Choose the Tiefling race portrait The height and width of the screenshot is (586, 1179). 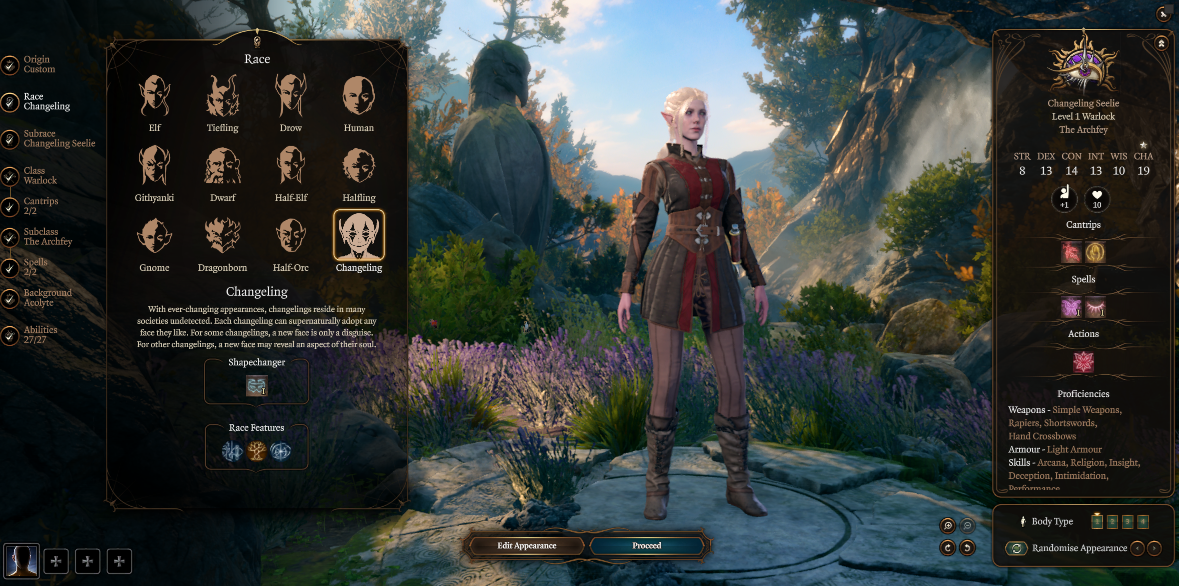222,97
